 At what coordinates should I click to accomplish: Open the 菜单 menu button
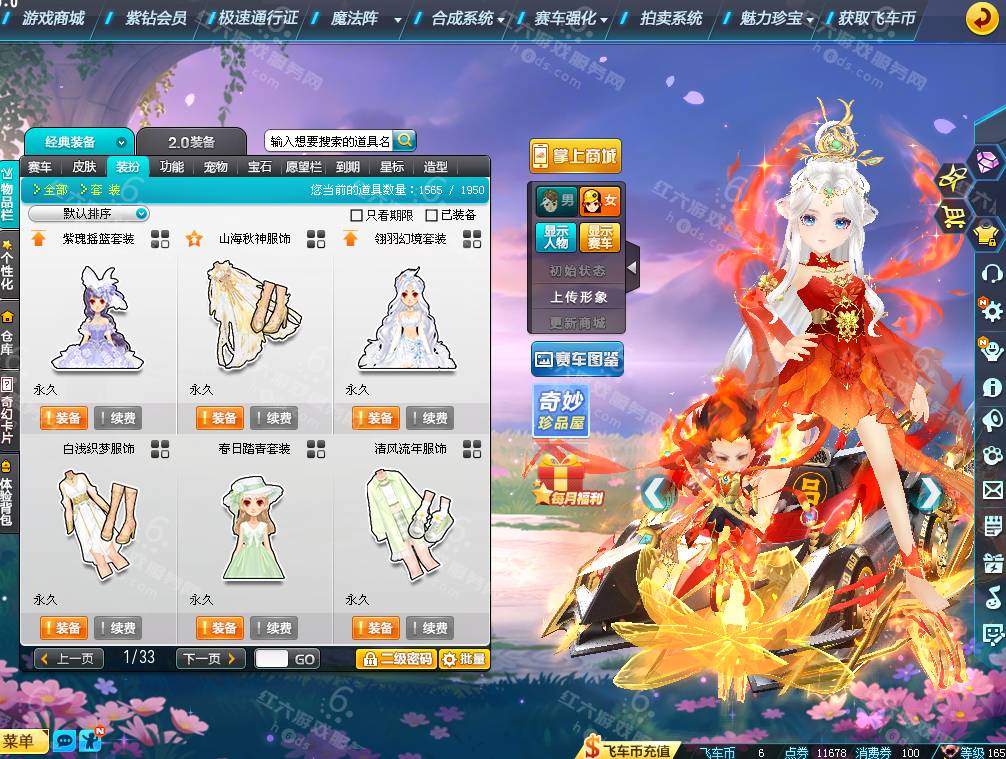tap(24, 741)
